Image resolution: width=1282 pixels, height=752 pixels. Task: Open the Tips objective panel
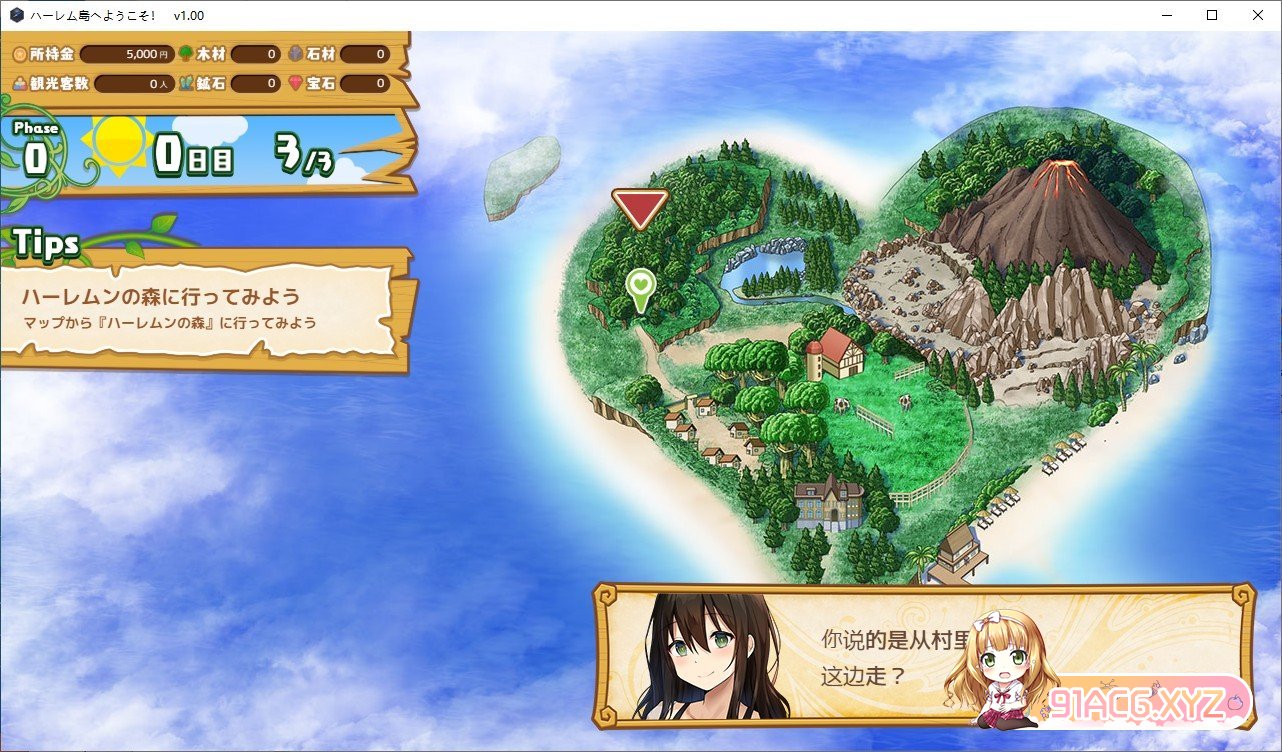[205, 308]
